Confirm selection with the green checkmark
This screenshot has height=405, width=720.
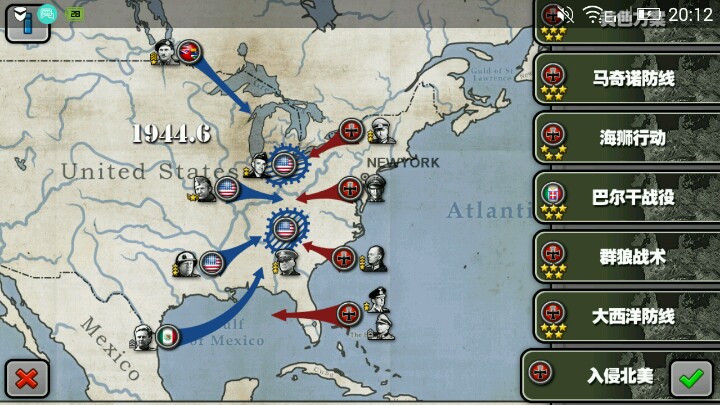(x=689, y=378)
